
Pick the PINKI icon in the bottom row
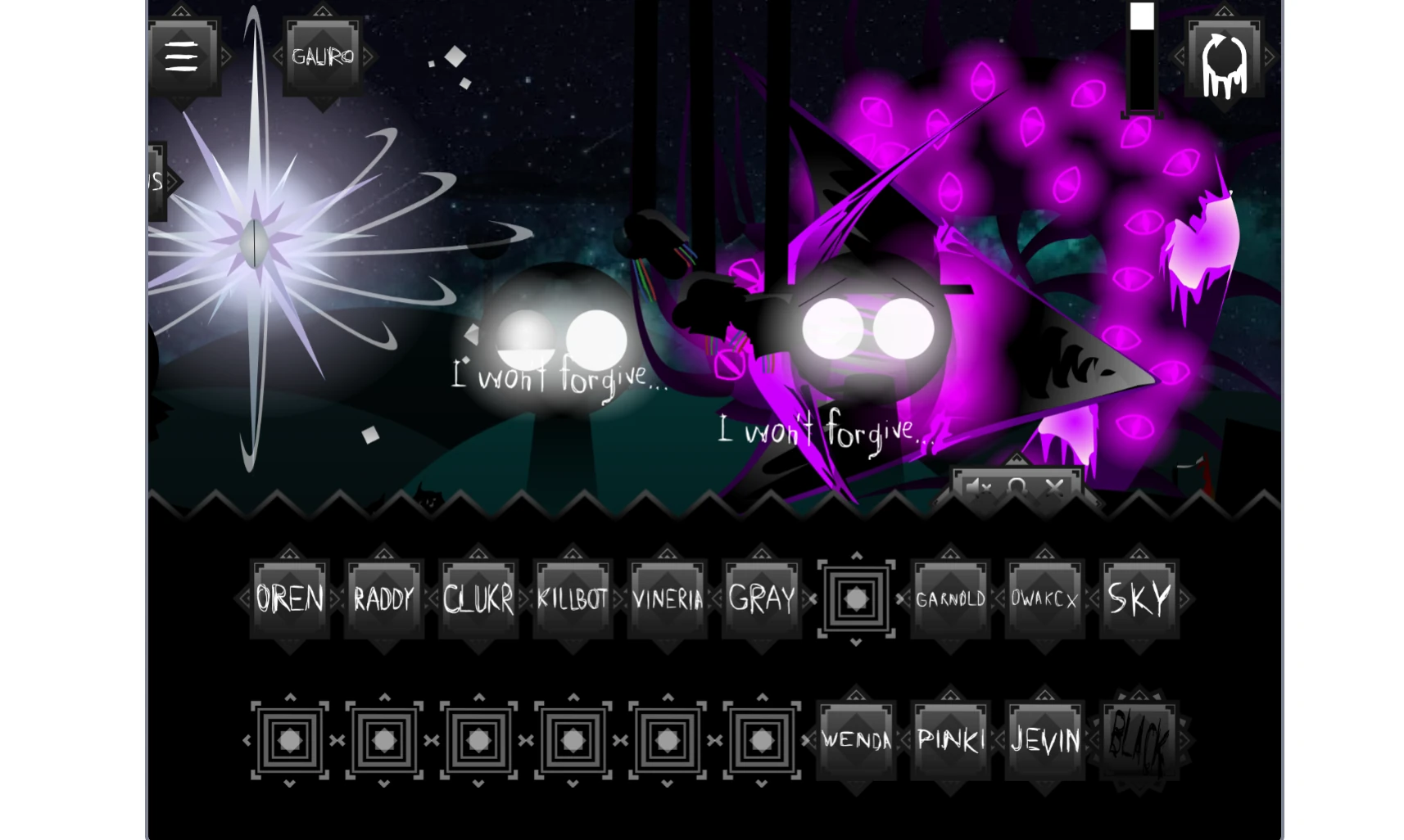950,739
